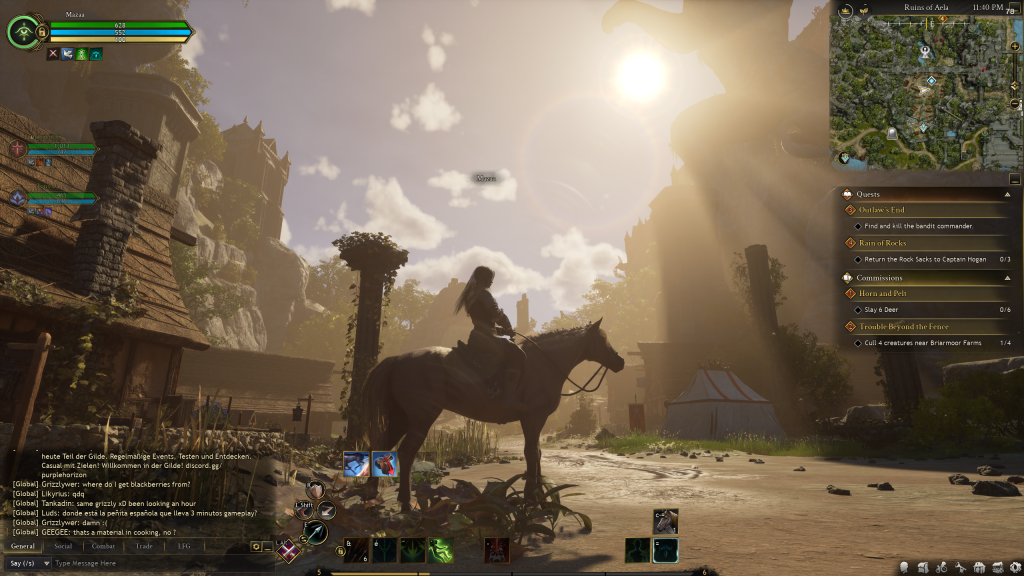Collapse the Quests section
This screenshot has height=576, width=1024.
pyautogui.click(x=1005, y=194)
